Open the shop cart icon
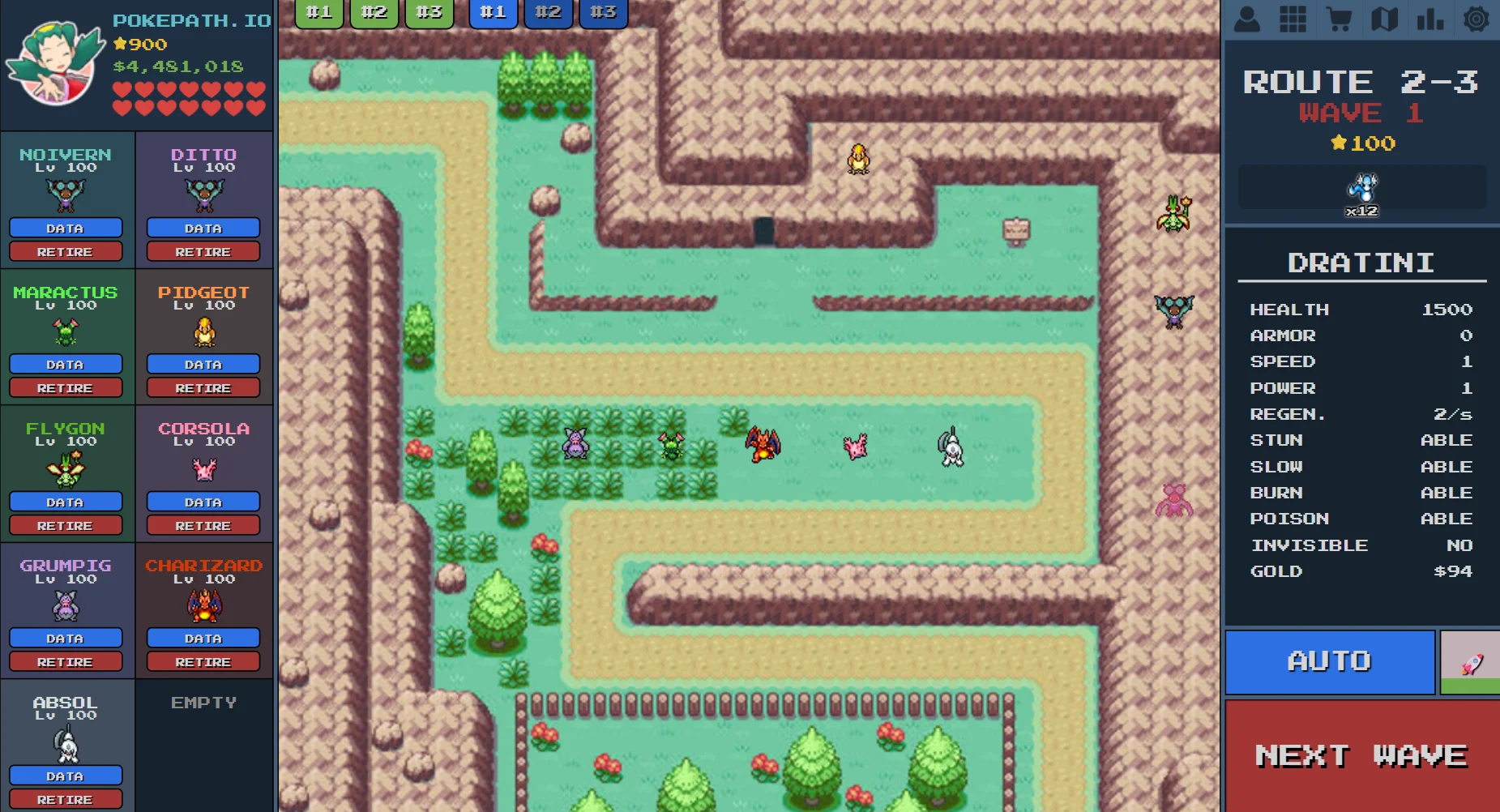Screen dimensions: 1500x812 1339,18
